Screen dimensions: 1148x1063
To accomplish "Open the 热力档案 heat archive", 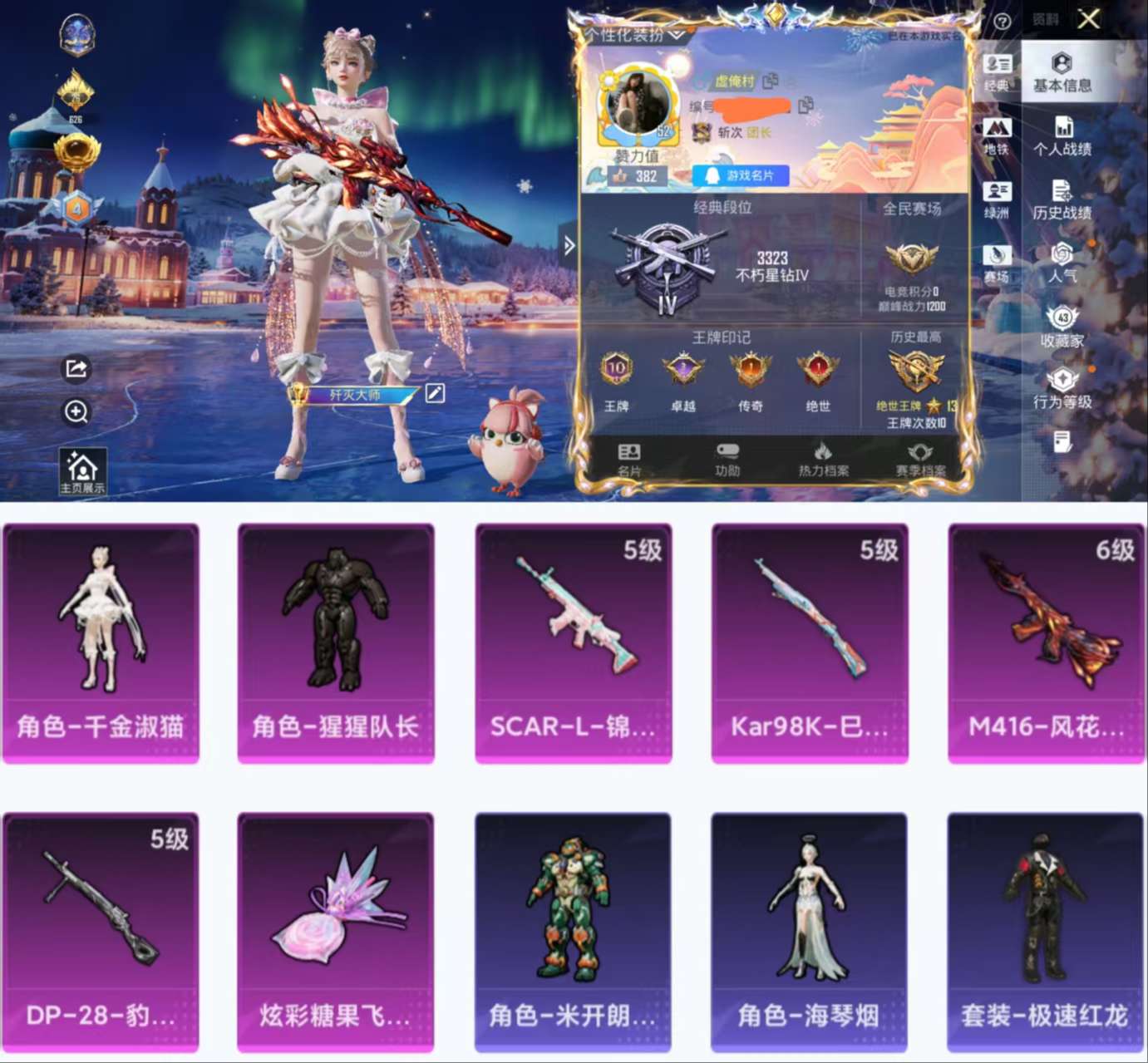I will [x=827, y=459].
